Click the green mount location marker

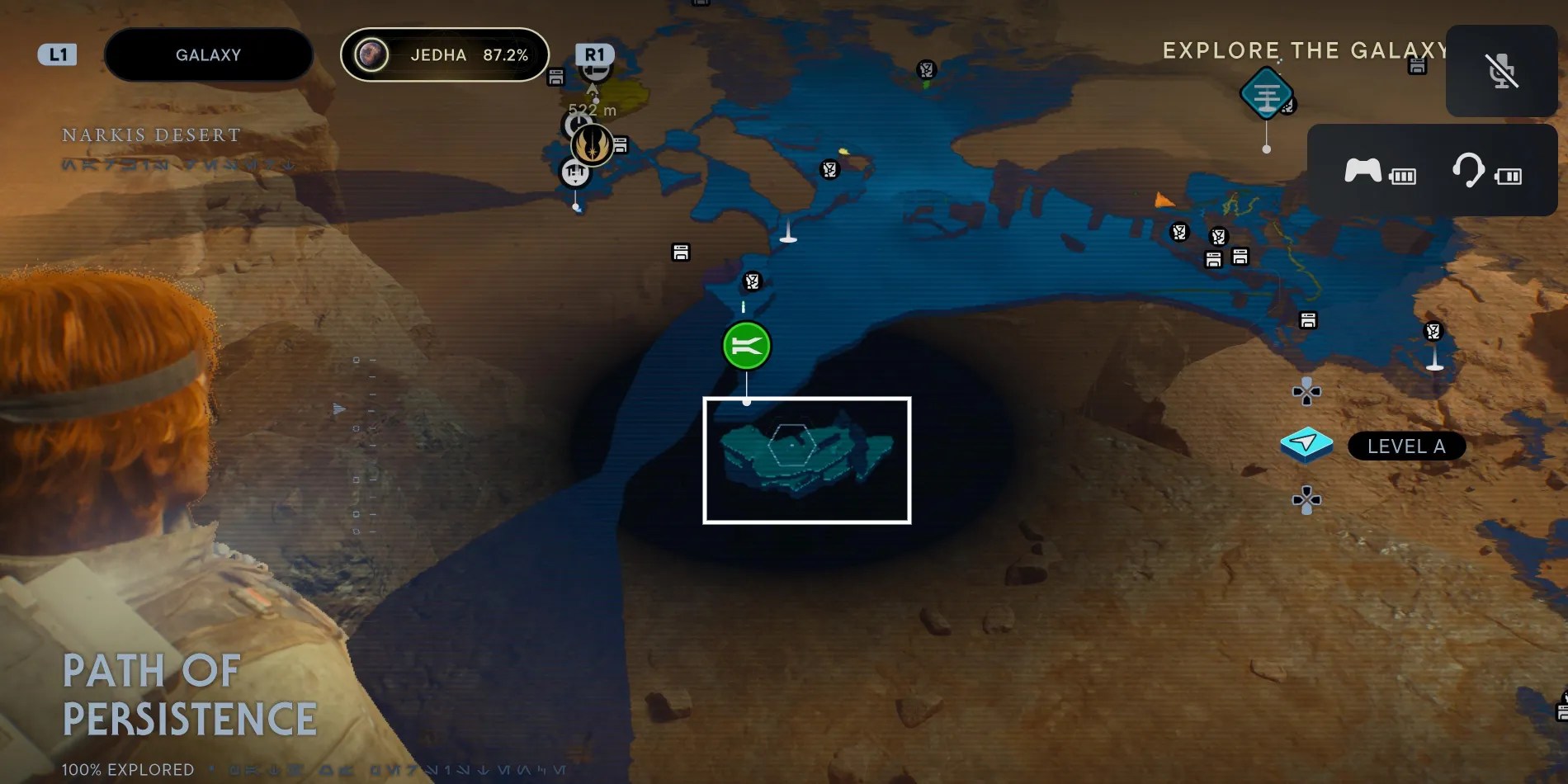[x=746, y=346]
